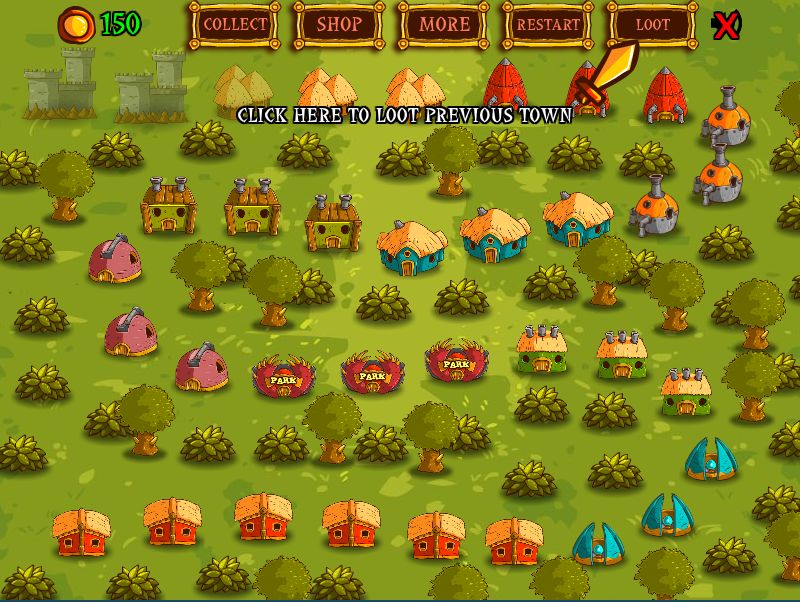
Task: Show the More options
Action: (444, 24)
